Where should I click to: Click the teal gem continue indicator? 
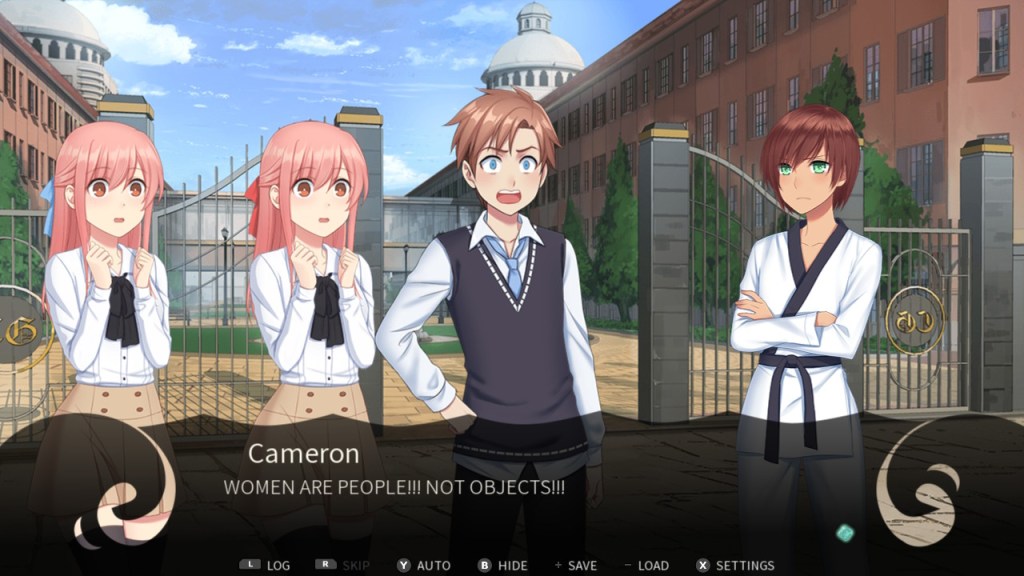tap(845, 533)
